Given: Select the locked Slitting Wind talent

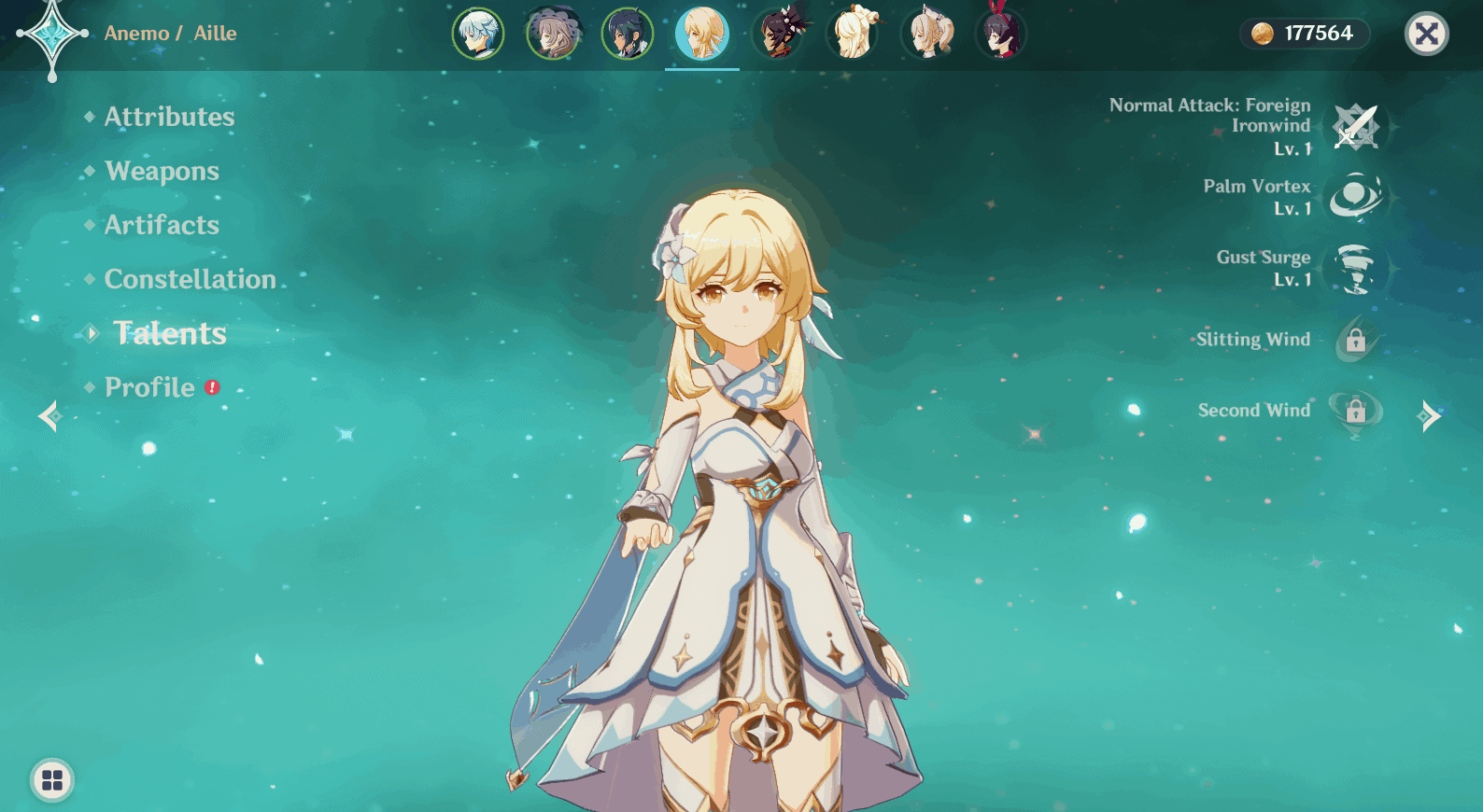Looking at the screenshot, I should (x=1355, y=340).
